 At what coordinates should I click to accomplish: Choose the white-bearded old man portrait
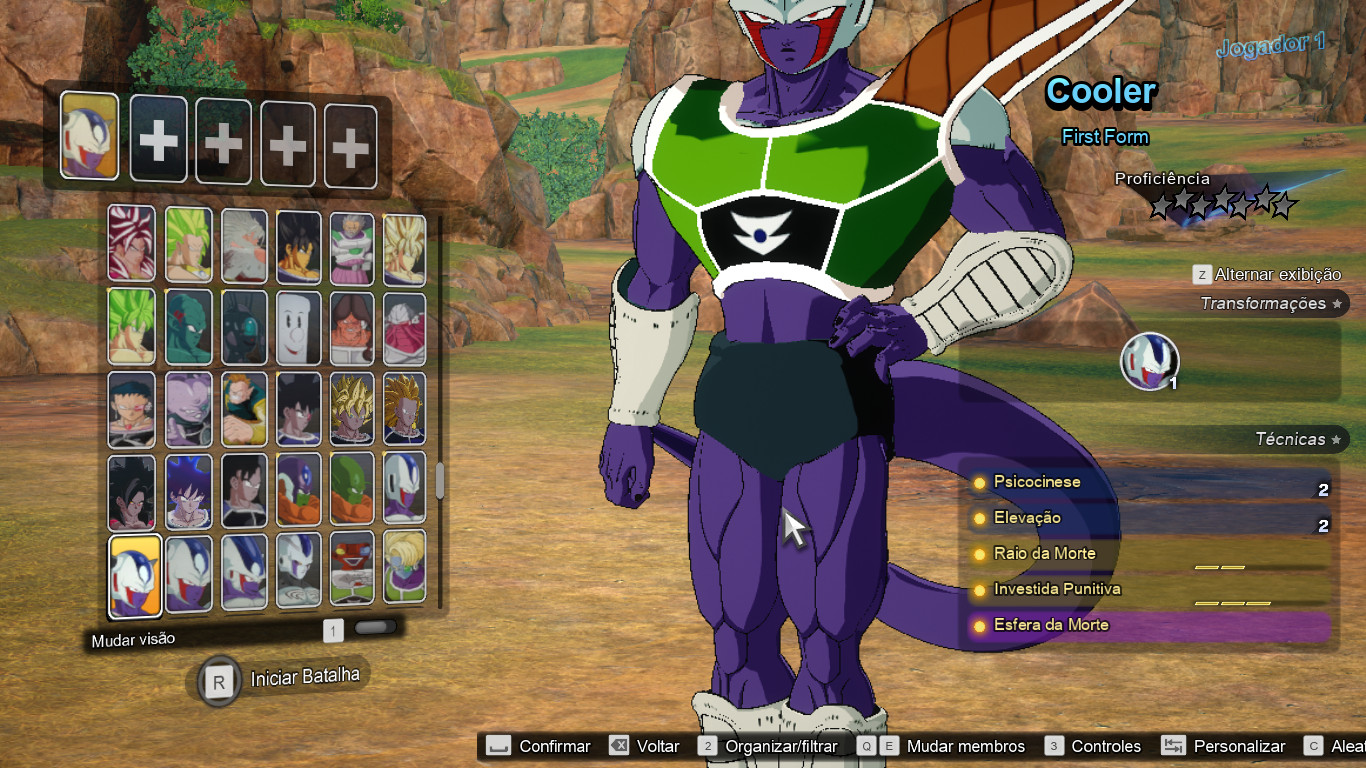click(x=243, y=246)
